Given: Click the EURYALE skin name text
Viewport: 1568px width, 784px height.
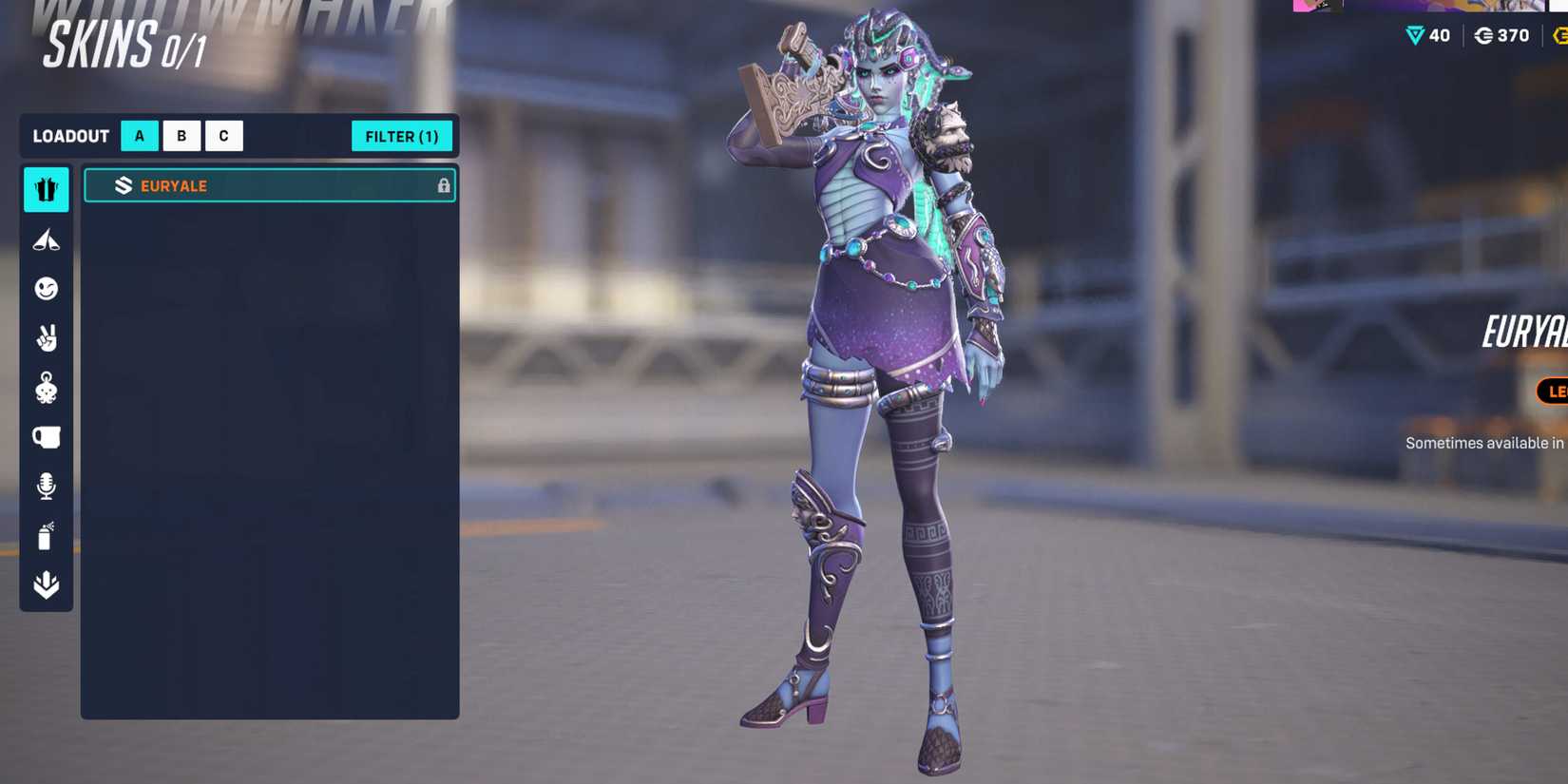Looking at the screenshot, I should click(x=174, y=186).
